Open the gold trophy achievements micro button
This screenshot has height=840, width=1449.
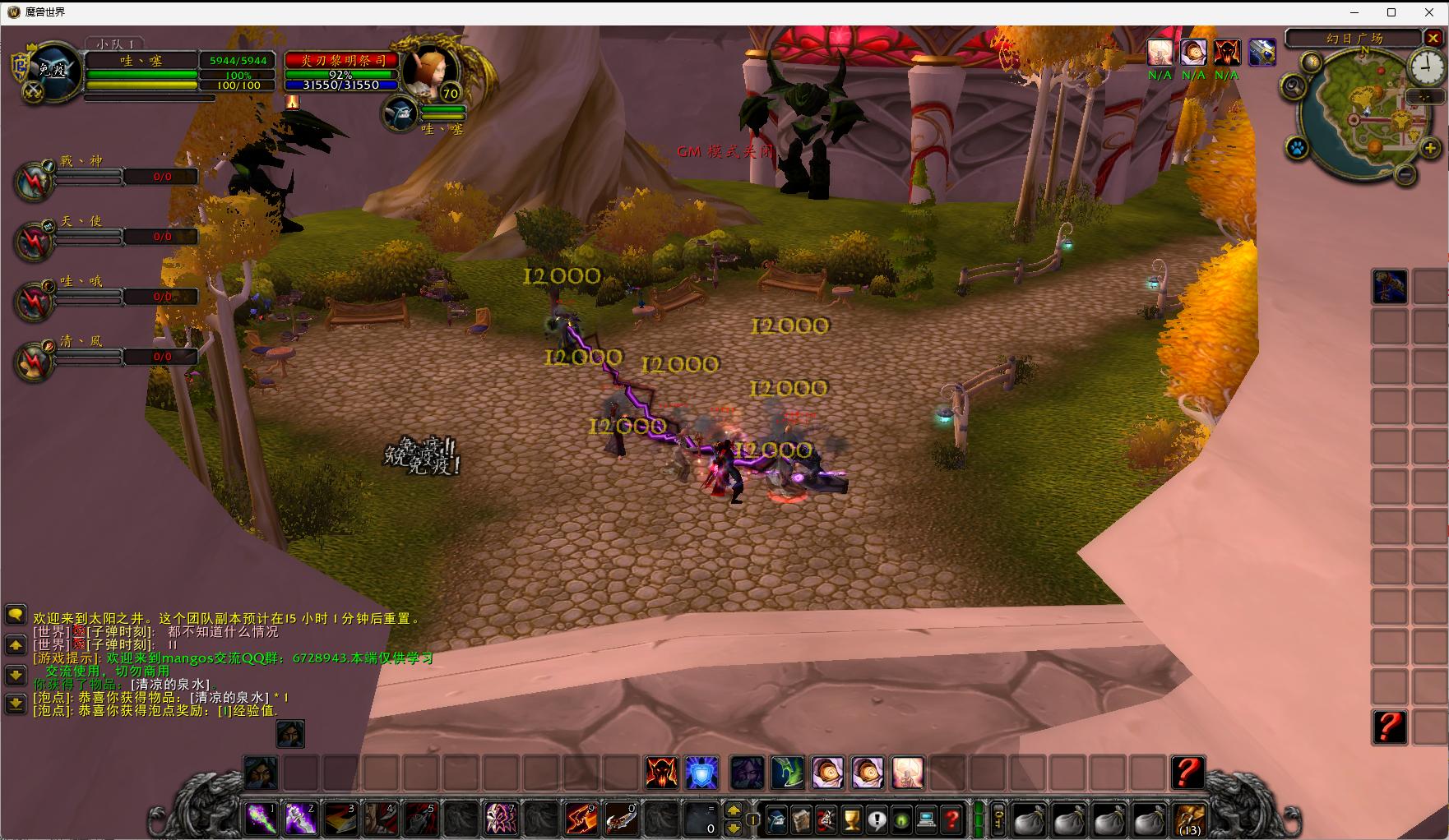click(853, 819)
